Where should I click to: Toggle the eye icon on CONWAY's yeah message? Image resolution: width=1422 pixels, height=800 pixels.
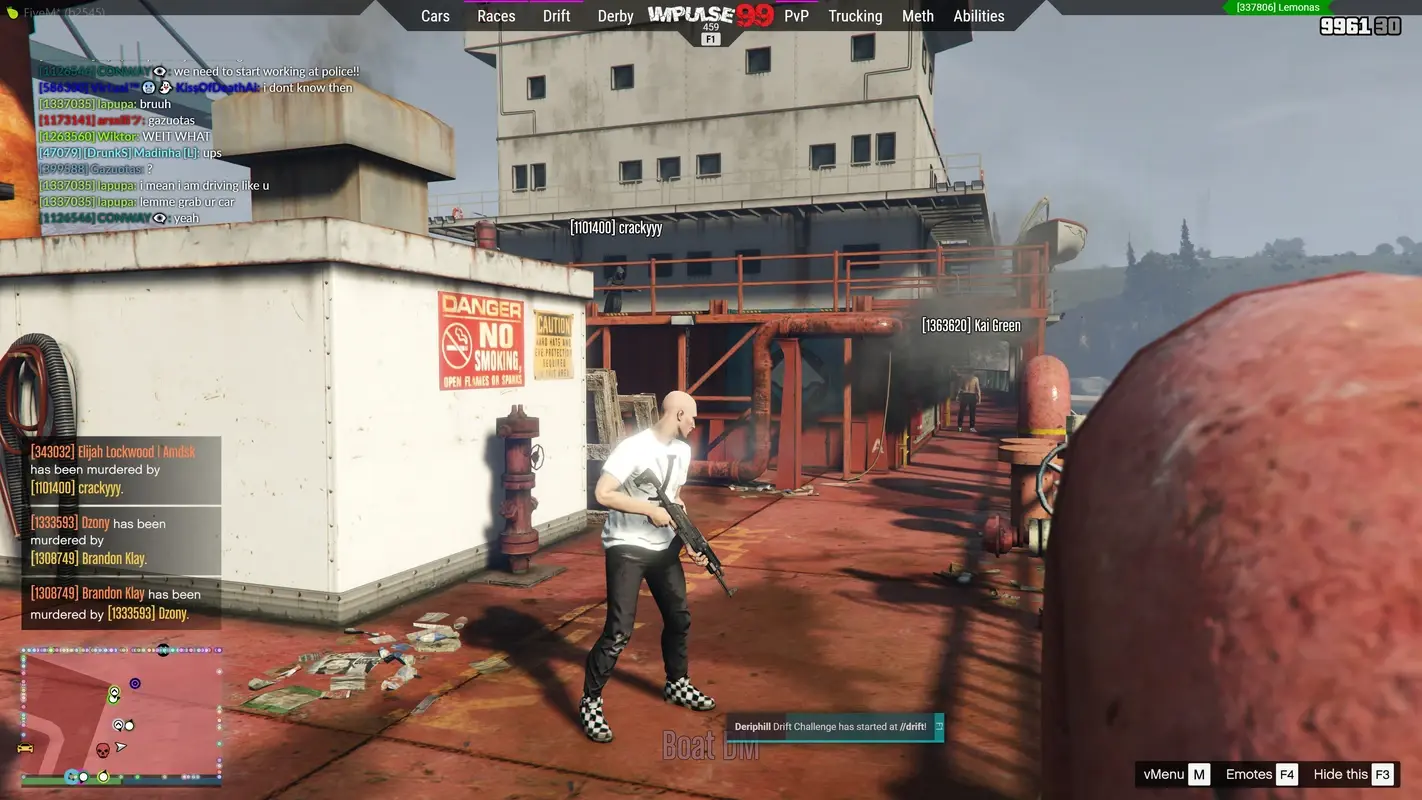click(160, 217)
